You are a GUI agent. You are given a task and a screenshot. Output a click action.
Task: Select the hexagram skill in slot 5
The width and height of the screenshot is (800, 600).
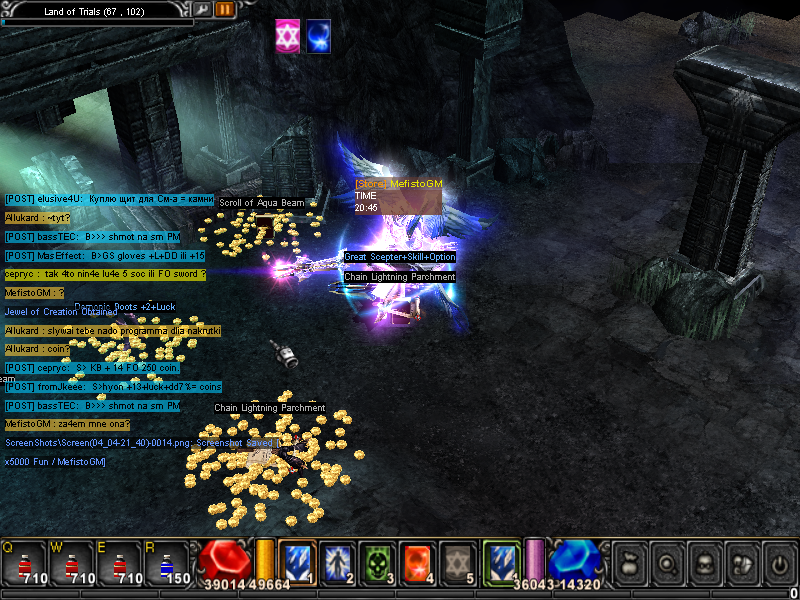[457, 562]
